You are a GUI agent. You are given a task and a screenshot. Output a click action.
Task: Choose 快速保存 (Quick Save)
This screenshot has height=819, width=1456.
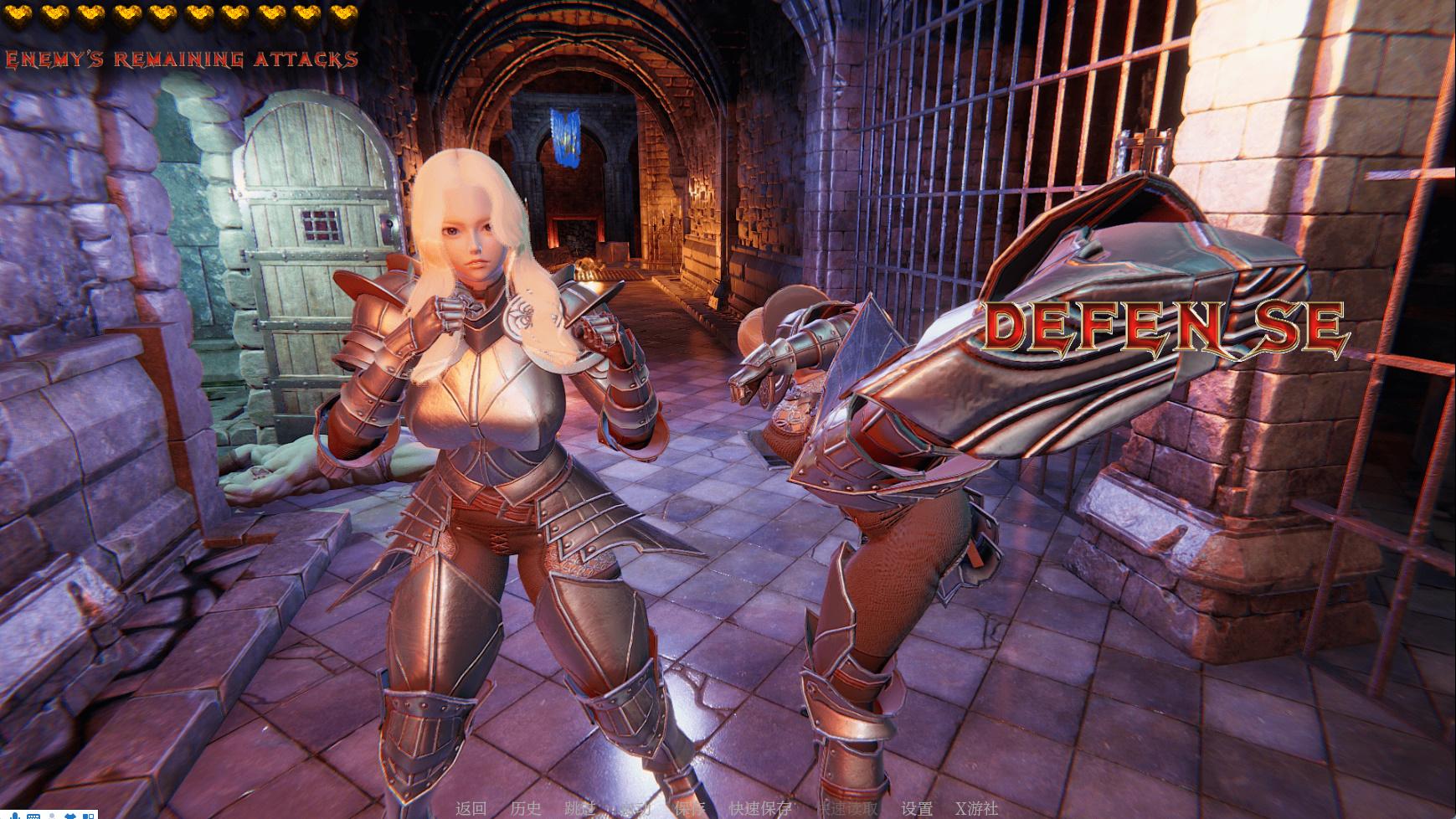(759, 808)
